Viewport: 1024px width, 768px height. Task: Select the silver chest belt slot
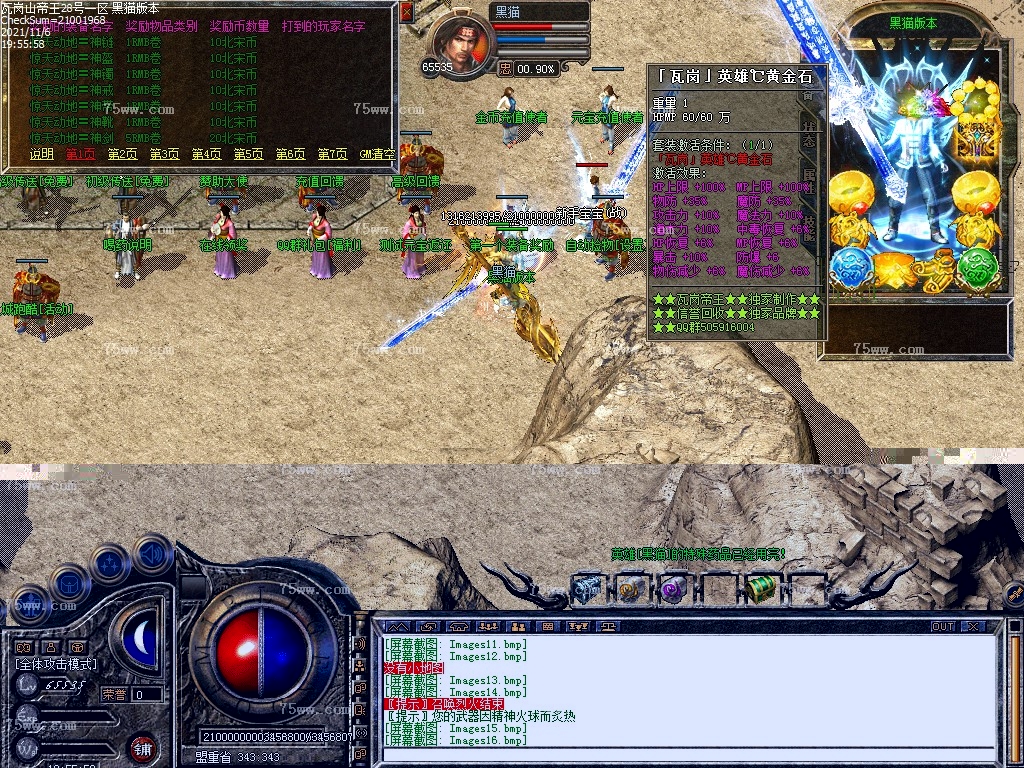click(x=587, y=588)
